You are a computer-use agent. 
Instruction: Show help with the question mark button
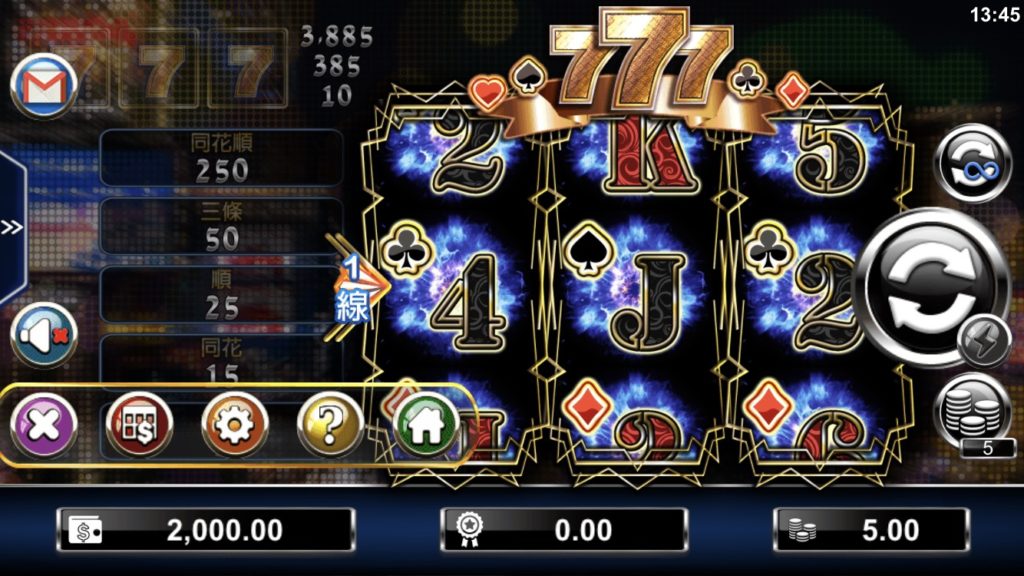click(330, 426)
